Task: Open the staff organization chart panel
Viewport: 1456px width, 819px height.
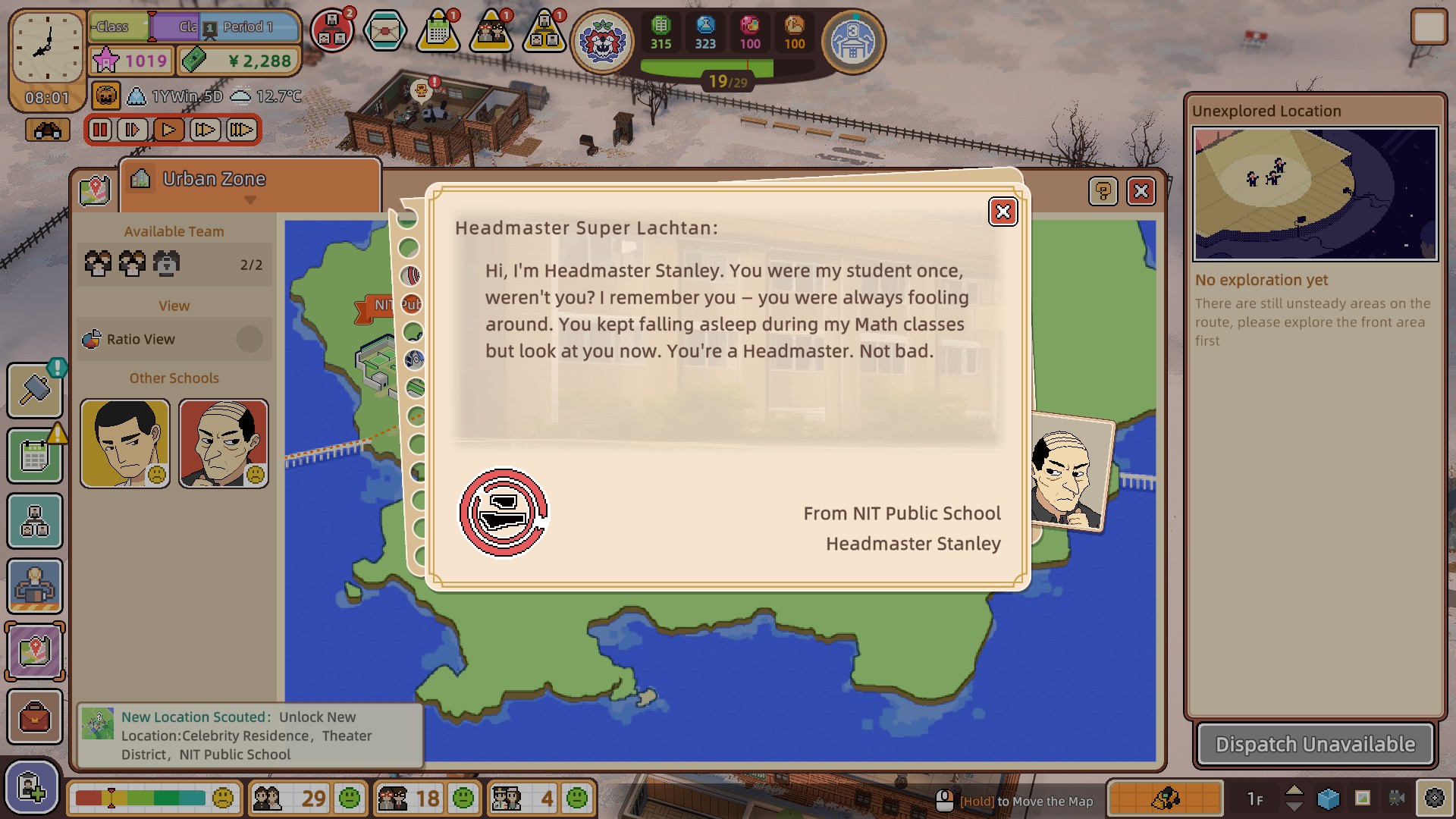Action: 34,521
